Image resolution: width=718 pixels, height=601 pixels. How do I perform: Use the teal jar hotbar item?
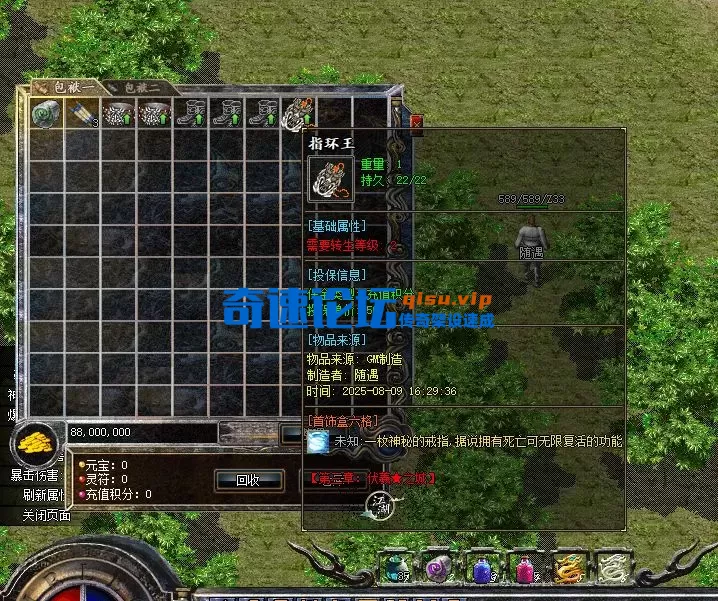point(398,568)
